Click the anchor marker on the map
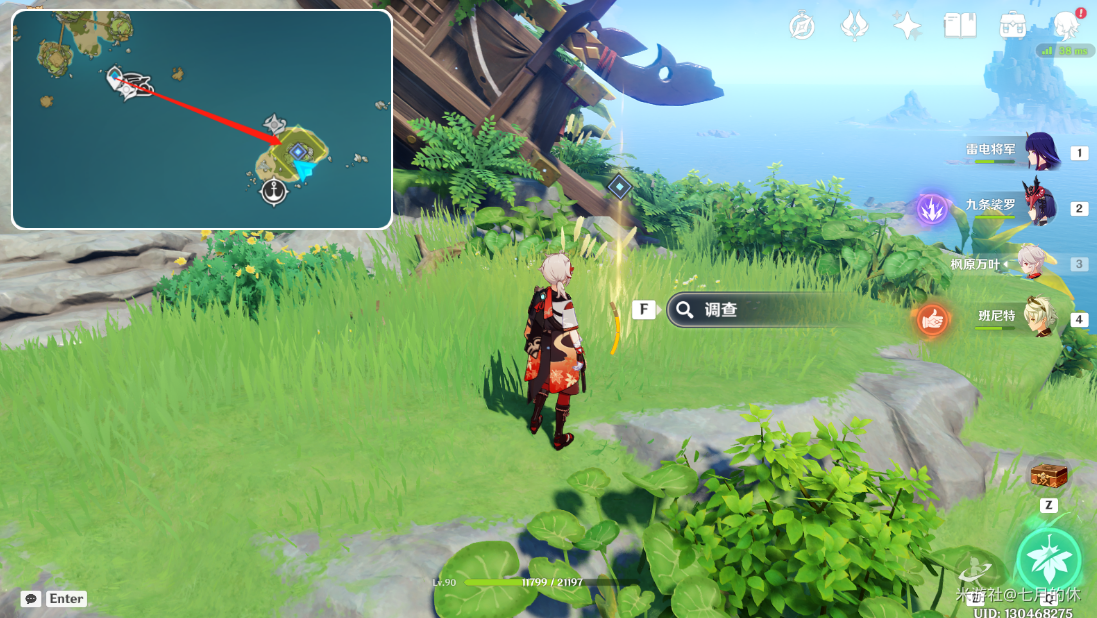 tap(274, 191)
